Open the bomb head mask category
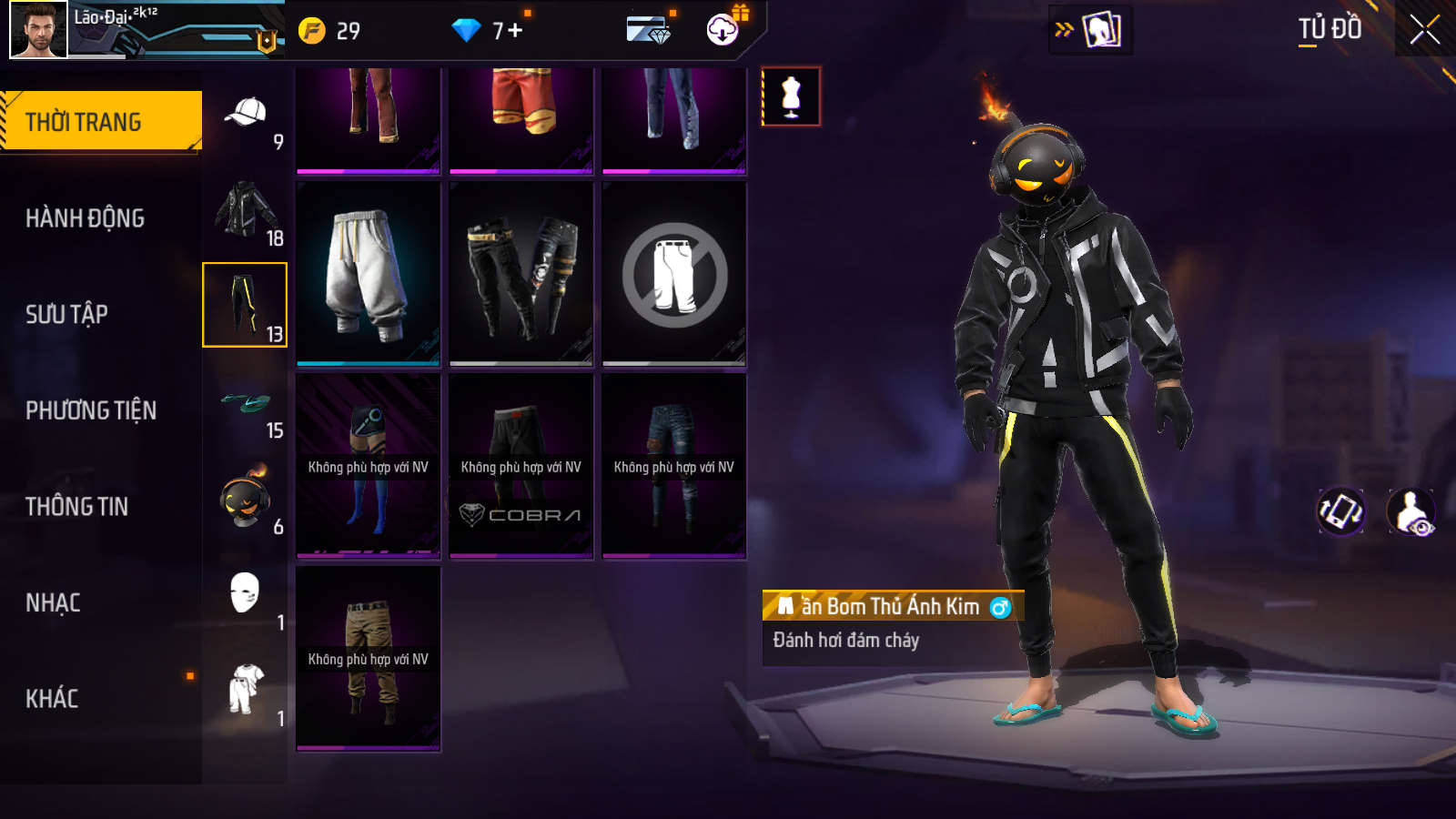 (245, 500)
